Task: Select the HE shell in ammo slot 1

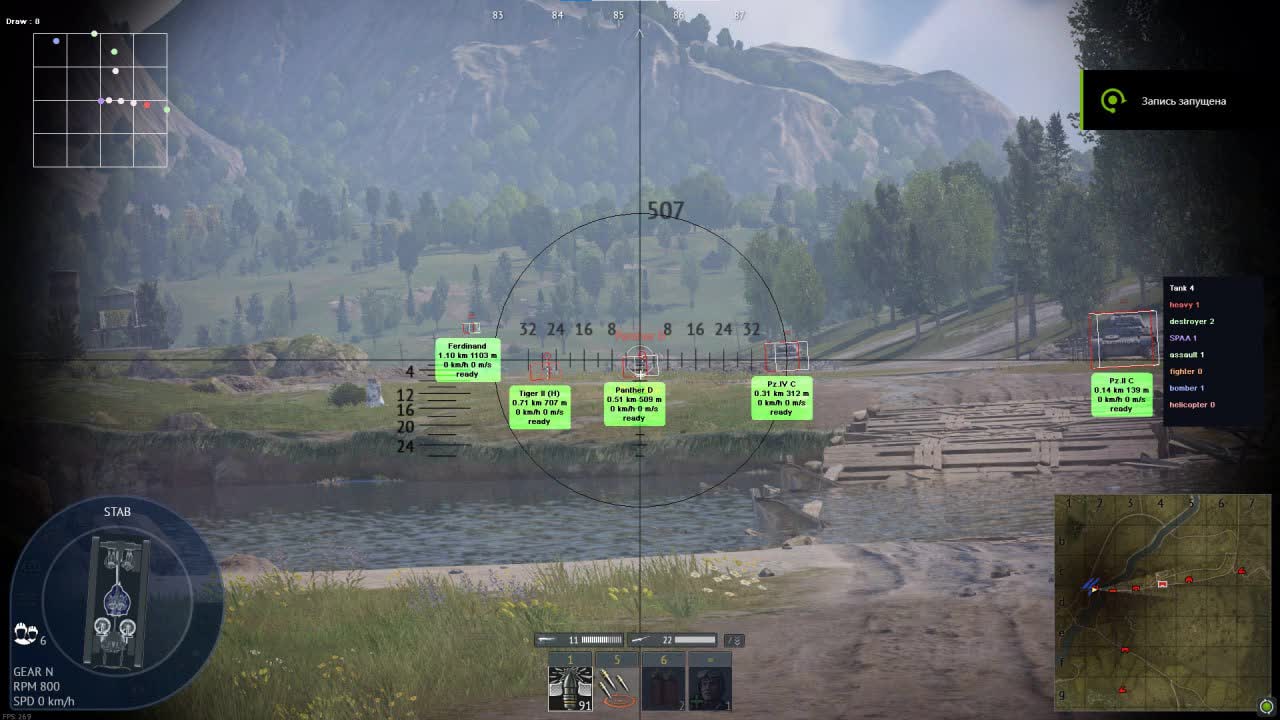Action: 570,686
